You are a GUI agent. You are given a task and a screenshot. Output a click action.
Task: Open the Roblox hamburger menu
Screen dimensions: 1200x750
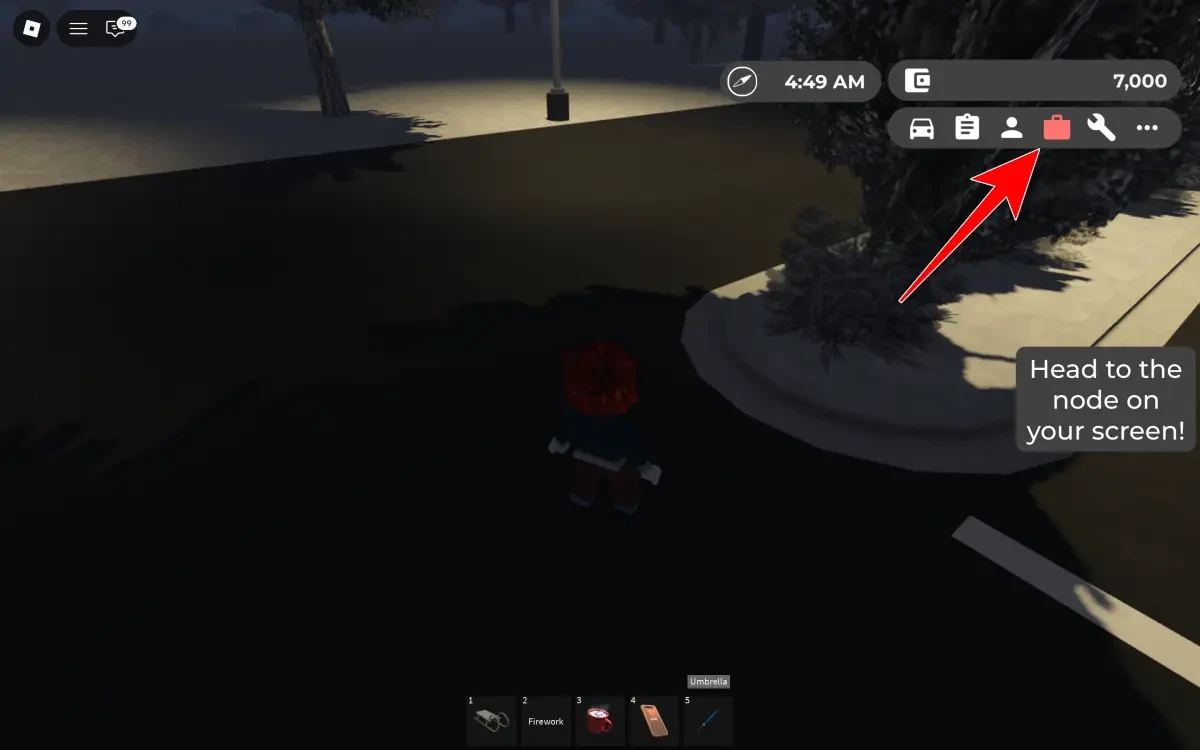[x=78, y=29]
